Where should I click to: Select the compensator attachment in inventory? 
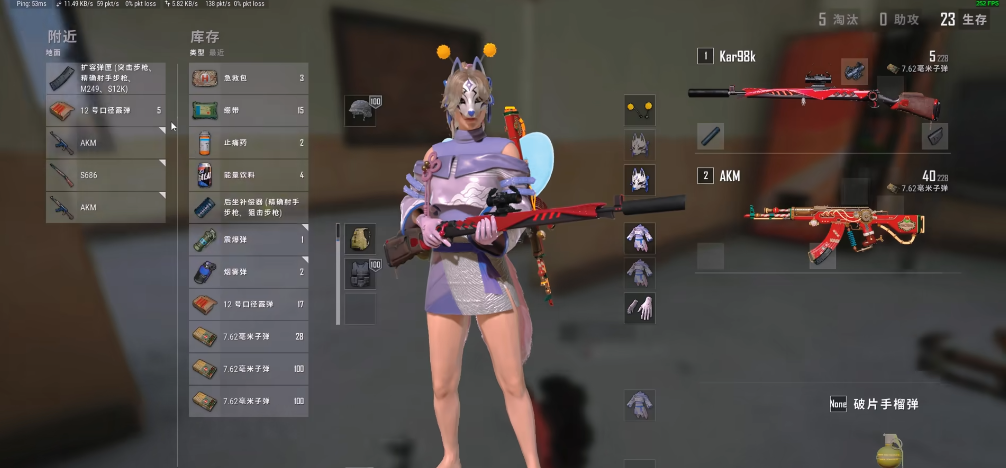tap(248, 207)
